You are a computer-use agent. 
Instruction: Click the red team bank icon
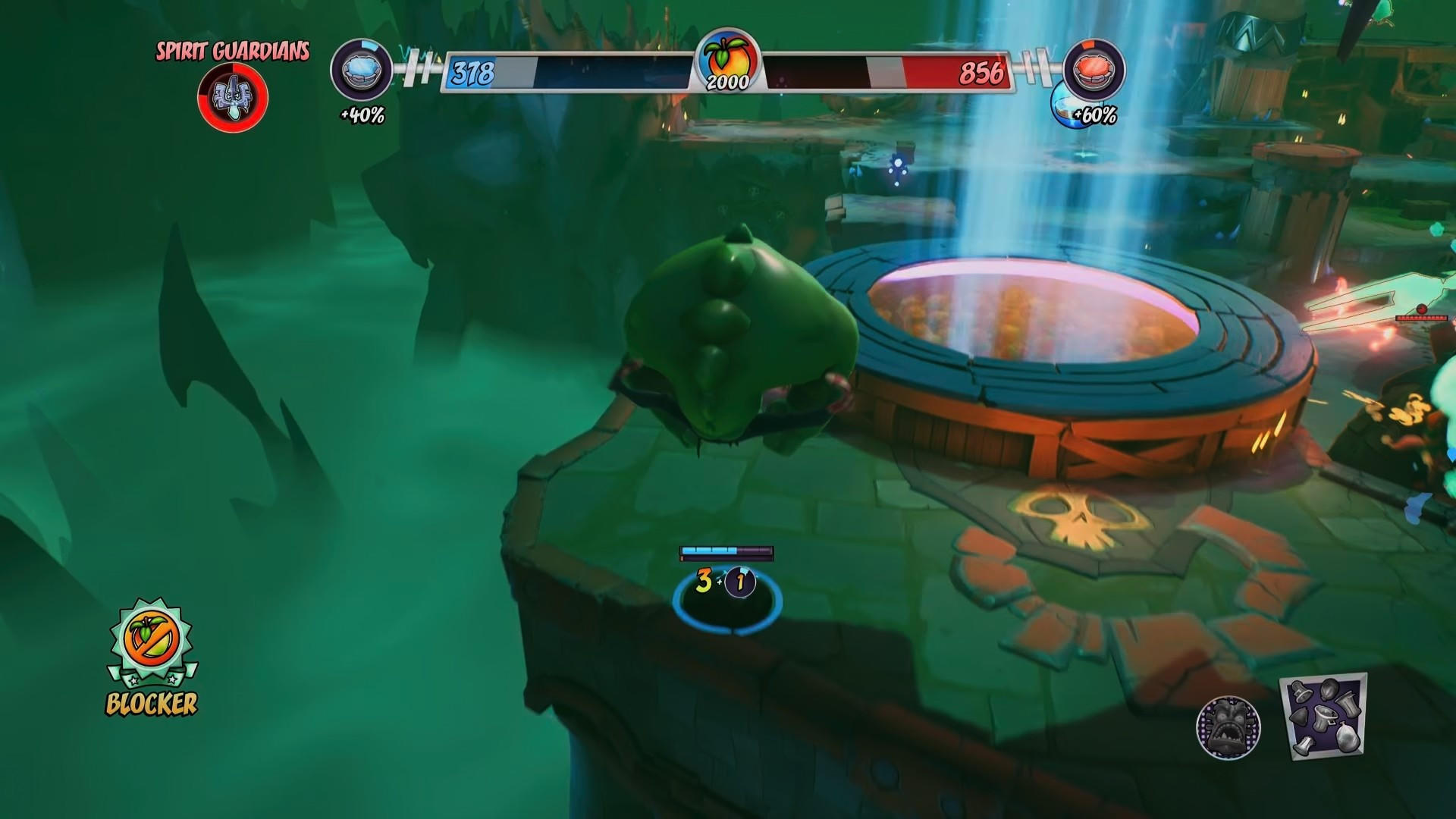coord(1094,70)
